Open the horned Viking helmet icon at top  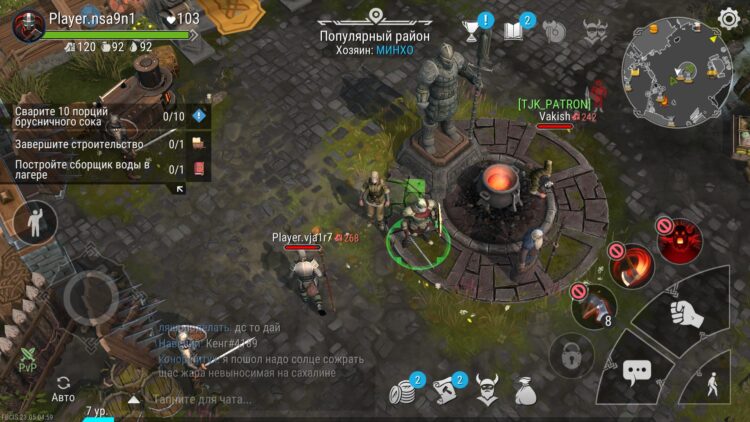(596, 31)
